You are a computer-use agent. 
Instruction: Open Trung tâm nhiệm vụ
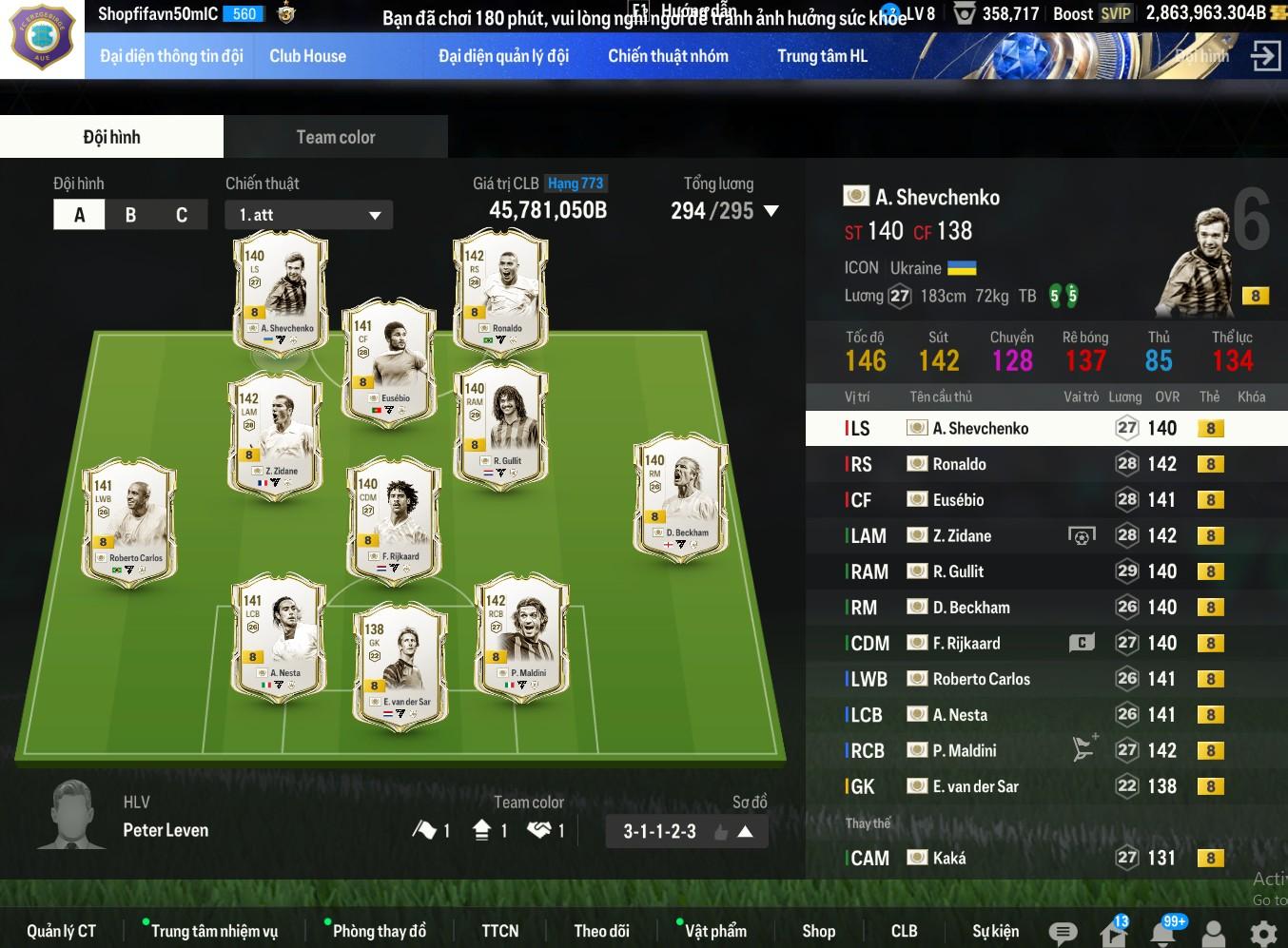point(214,931)
